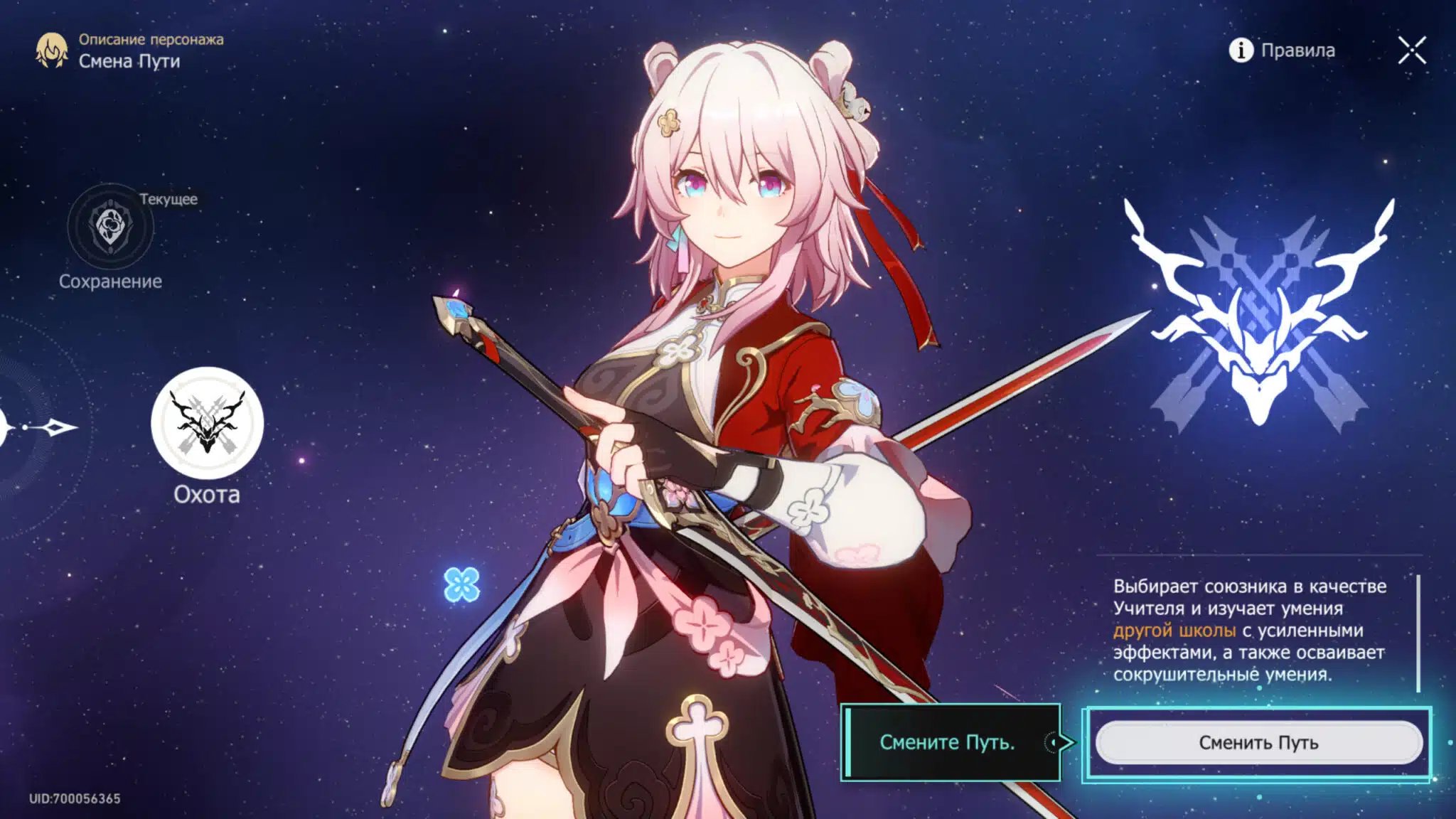Select the Охота path icon
The width and height of the screenshot is (1456, 819).
pyautogui.click(x=207, y=423)
